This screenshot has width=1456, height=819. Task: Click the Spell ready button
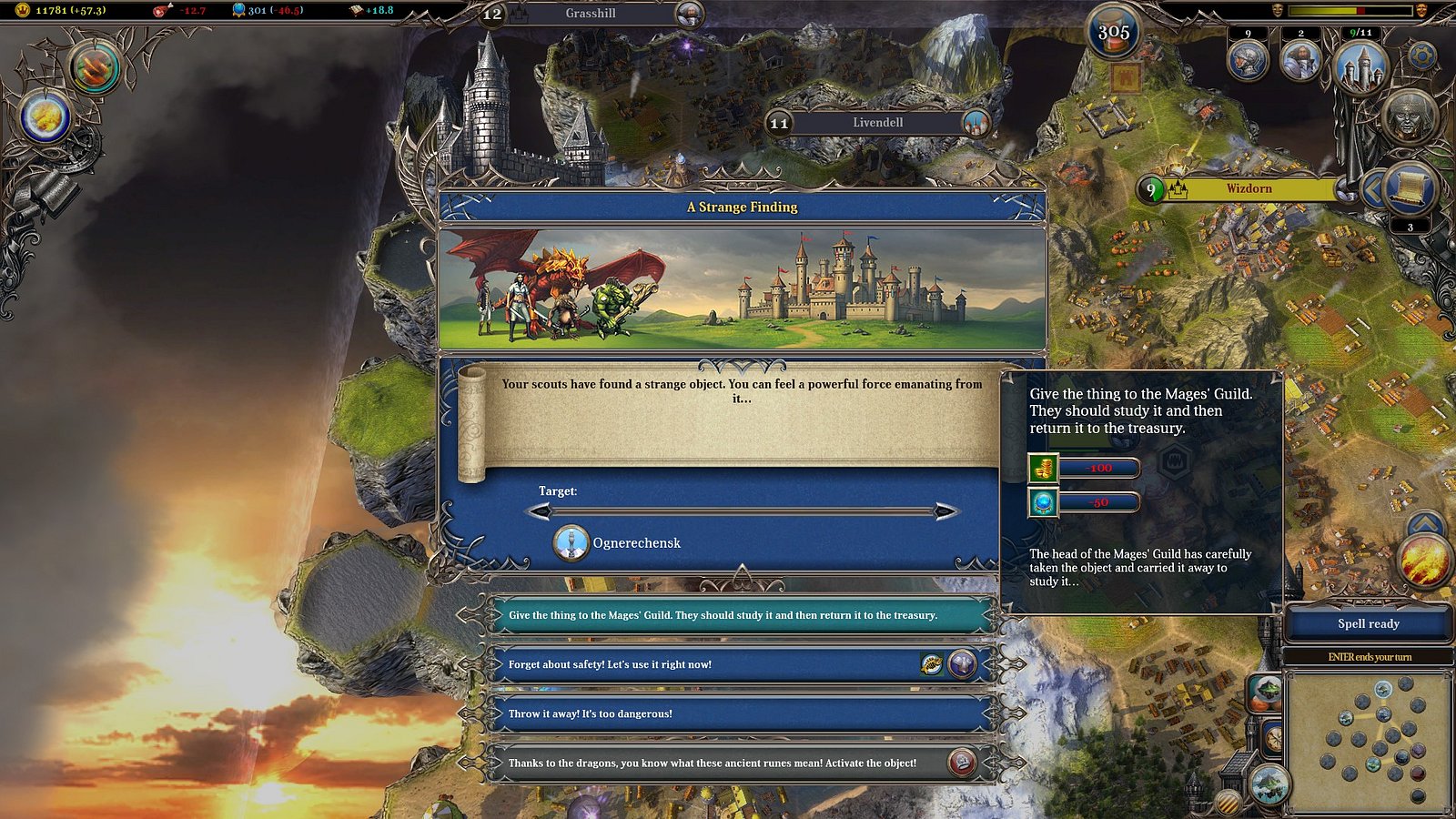(x=1368, y=624)
